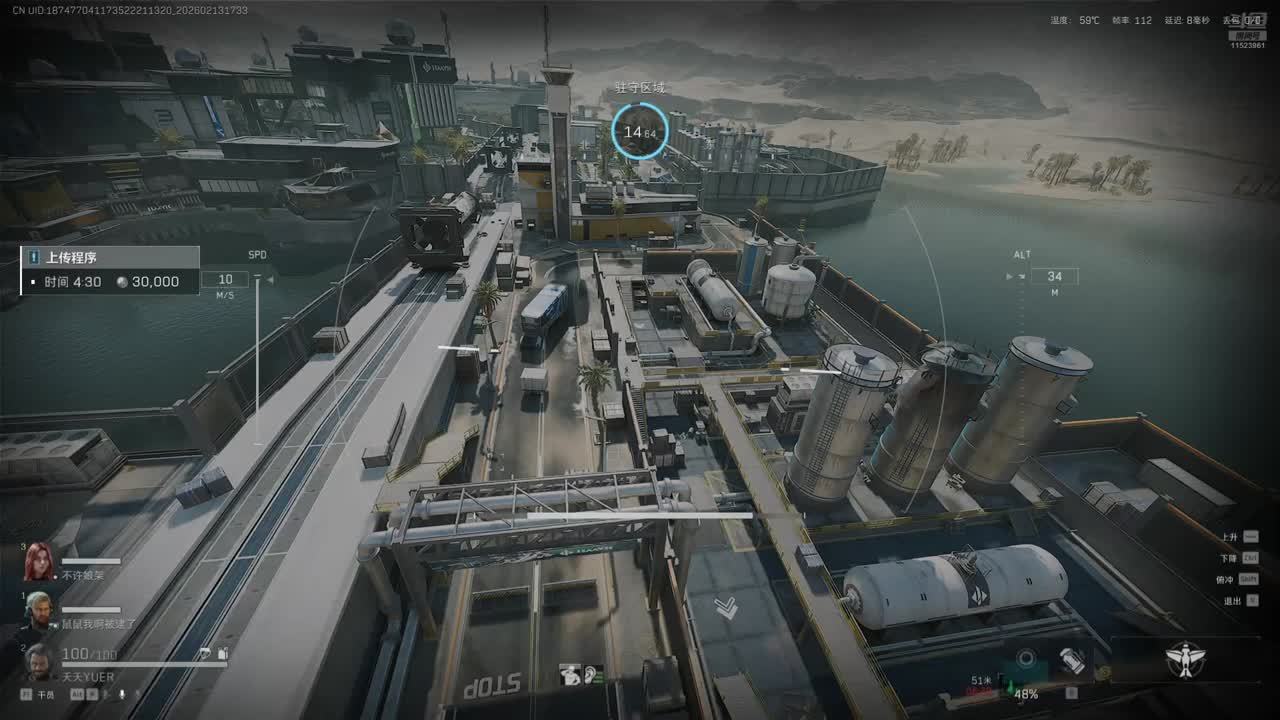Select the 上传程序 objective tracker panel
The image size is (1280, 720).
point(110,270)
